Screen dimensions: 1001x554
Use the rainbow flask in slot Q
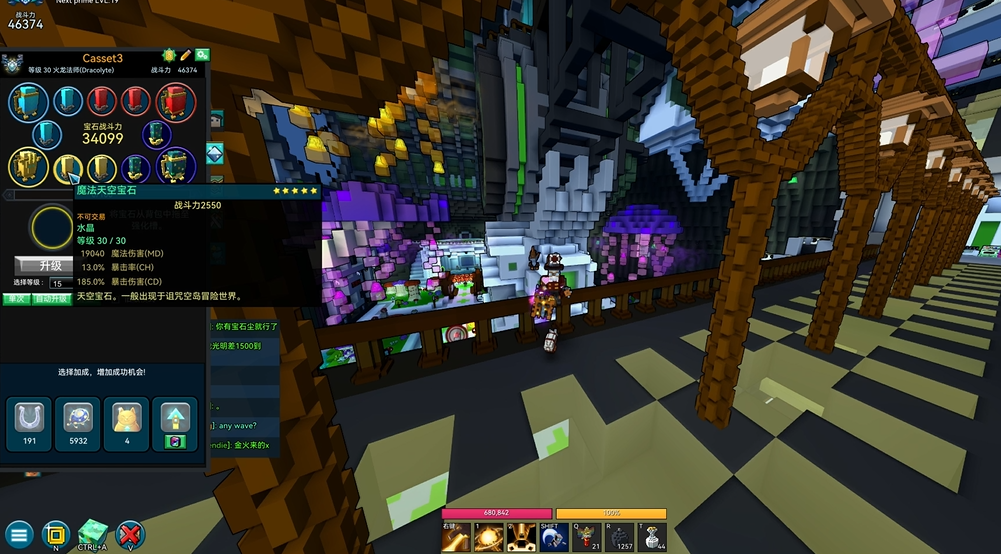tap(588, 537)
